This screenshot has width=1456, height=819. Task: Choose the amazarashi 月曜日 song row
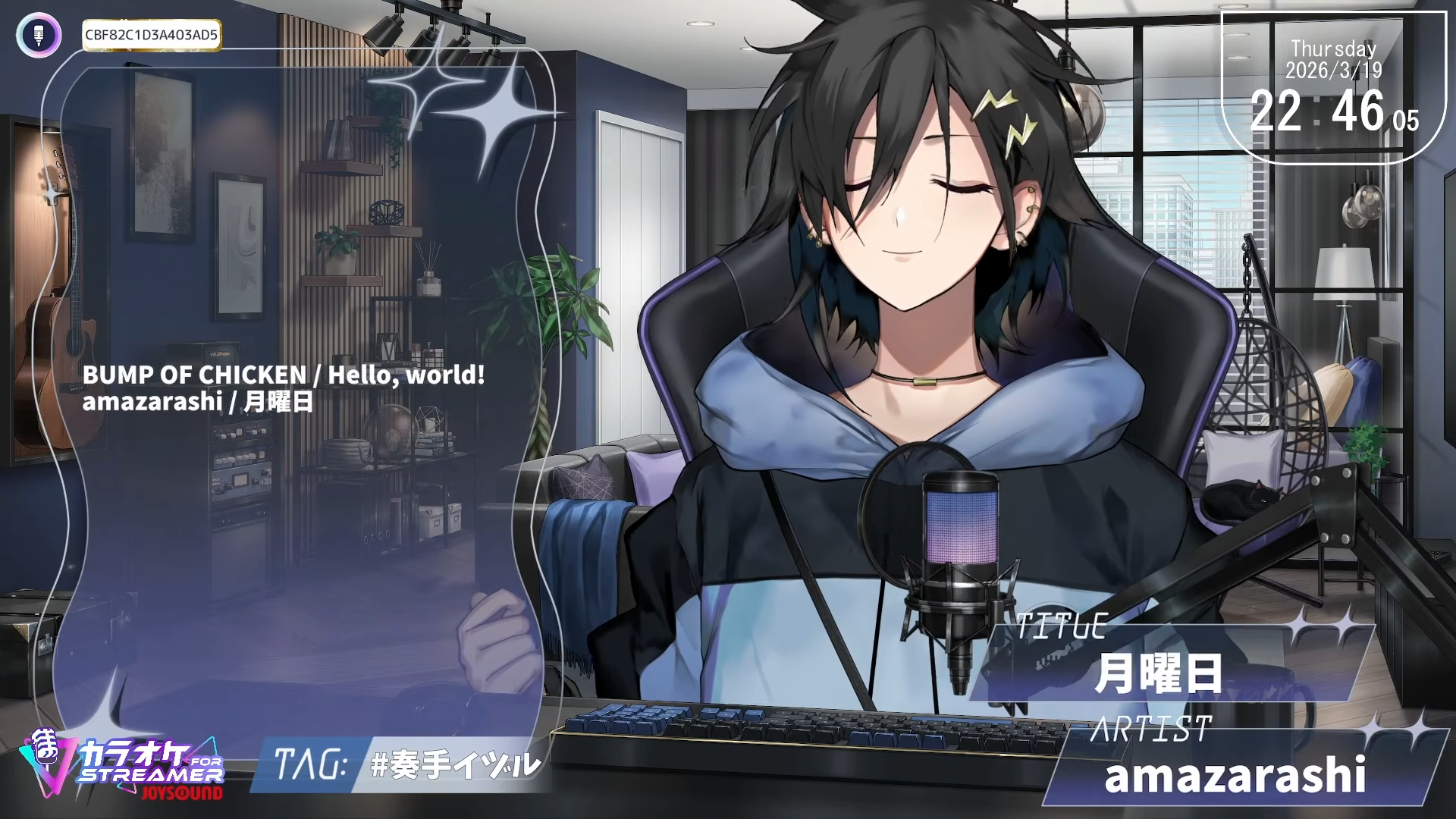tap(197, 401)
